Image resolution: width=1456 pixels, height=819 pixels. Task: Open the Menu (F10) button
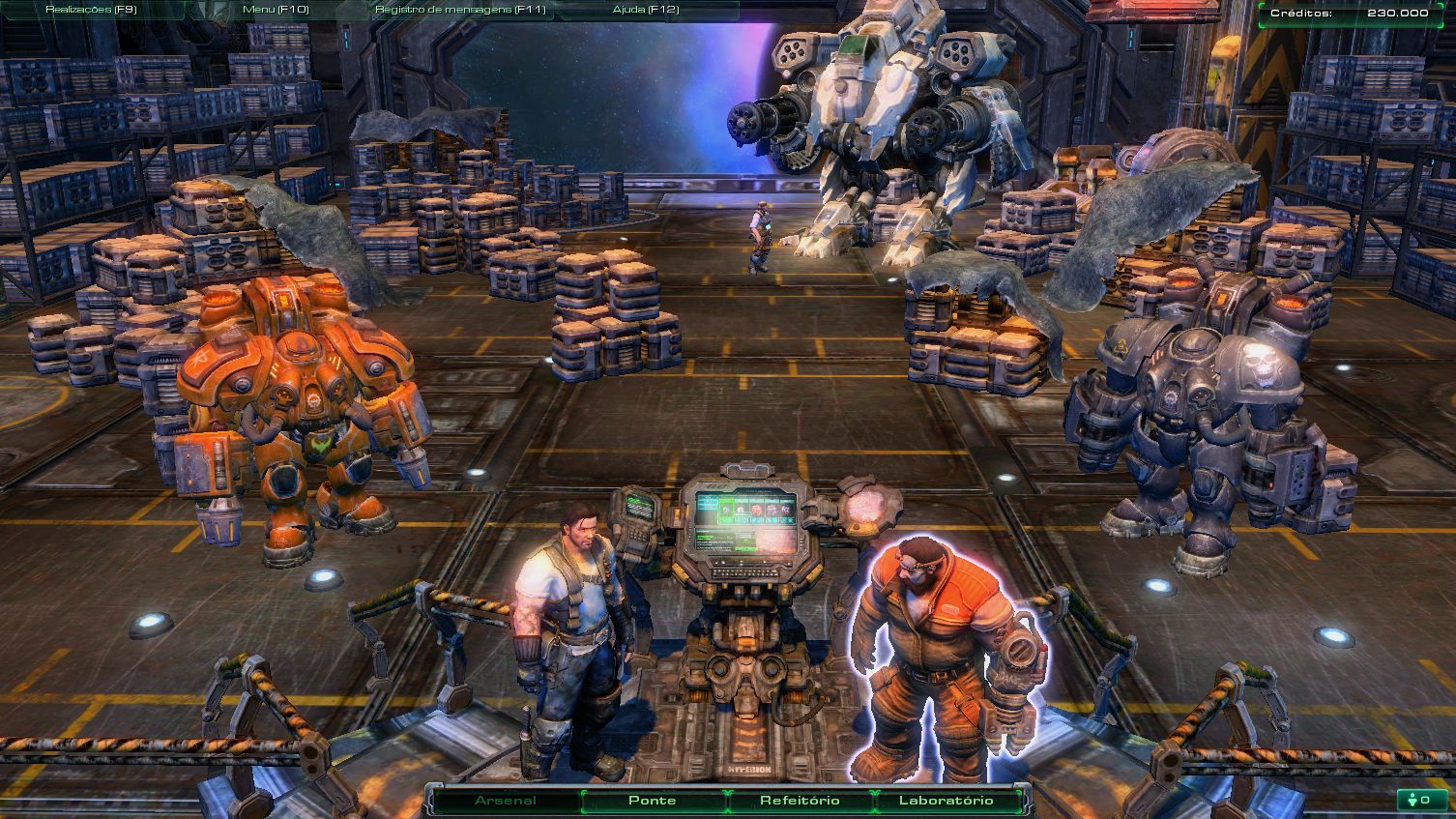(x=275, y=10)
